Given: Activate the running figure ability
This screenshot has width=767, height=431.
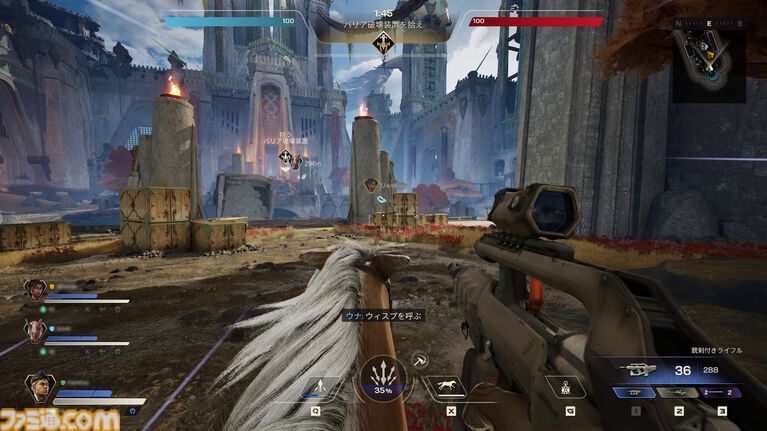Looking at the screenshot, I should [x=317, y=387].
